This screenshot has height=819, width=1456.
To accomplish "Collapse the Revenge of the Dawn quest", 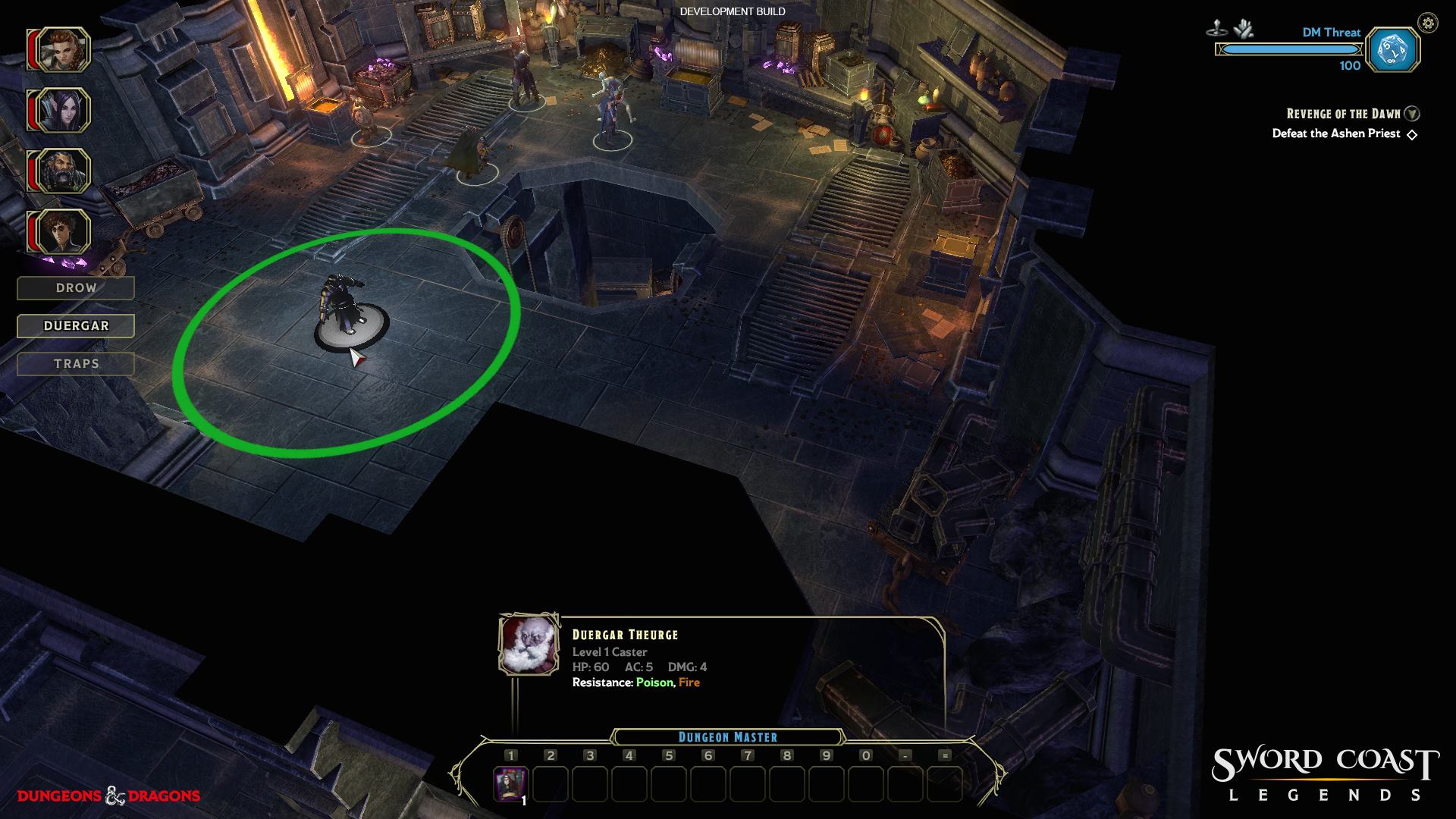I will (1412, 114).
